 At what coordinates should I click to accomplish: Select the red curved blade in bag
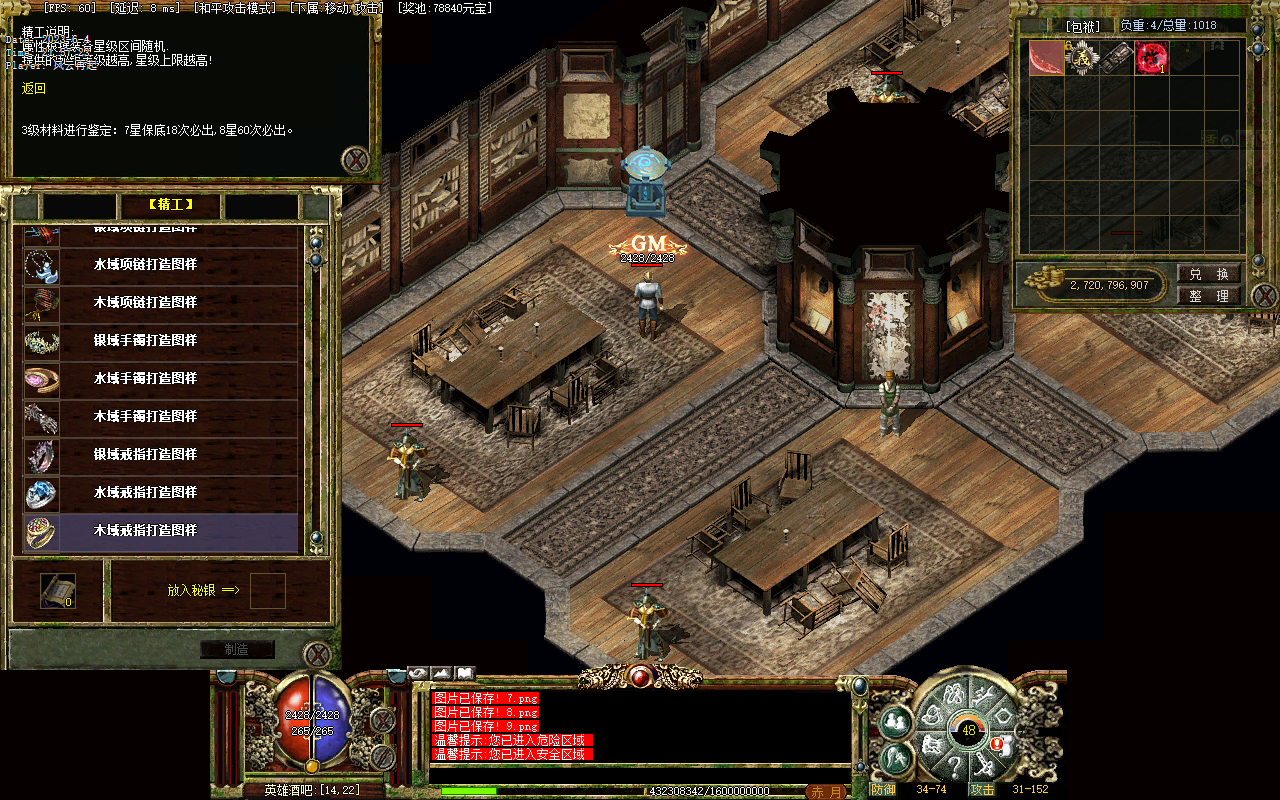tap(1047, 58)
